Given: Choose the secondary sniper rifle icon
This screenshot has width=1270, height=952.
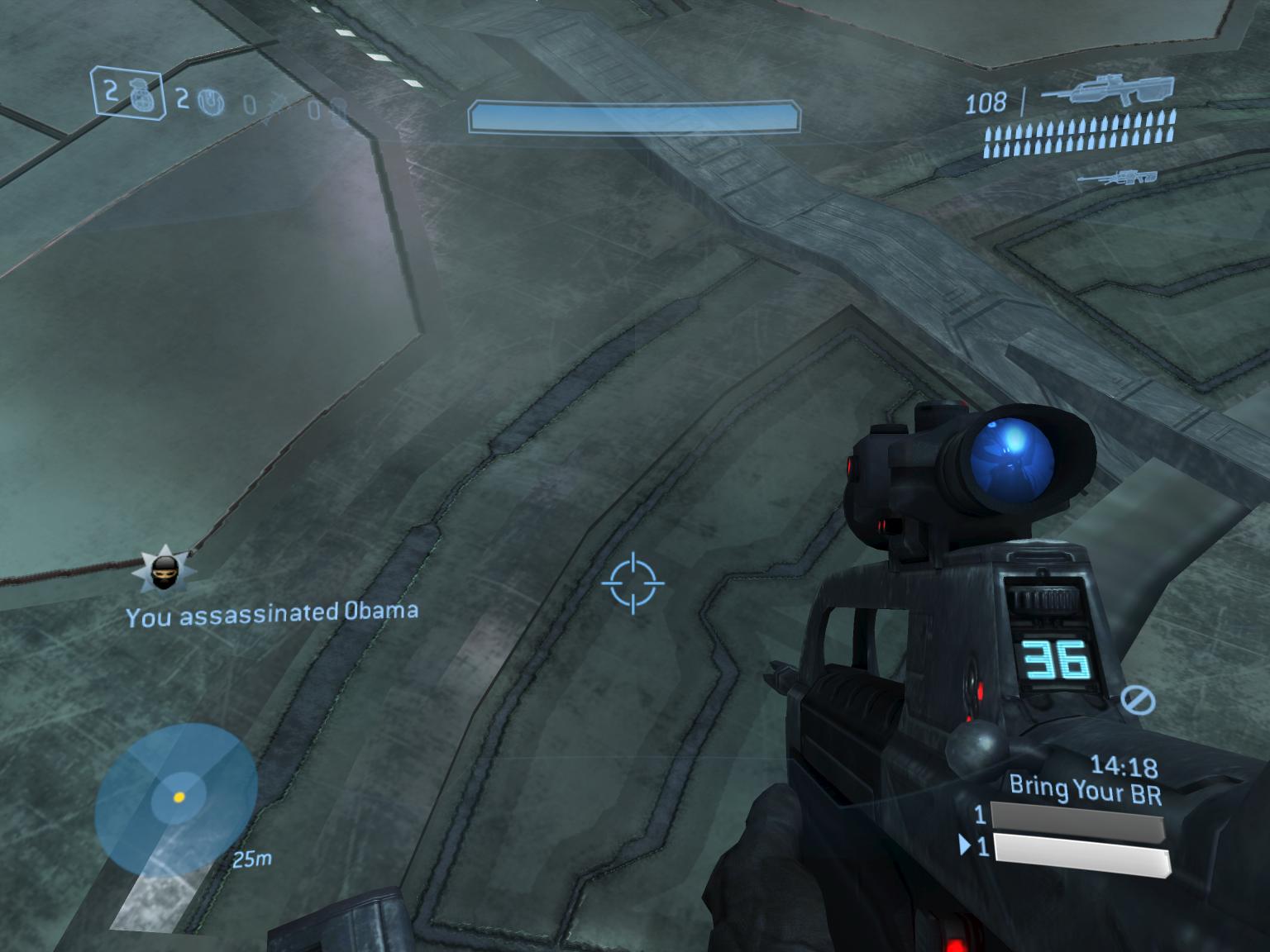Looking at the screenshot, I should (x=1118, y=177).
